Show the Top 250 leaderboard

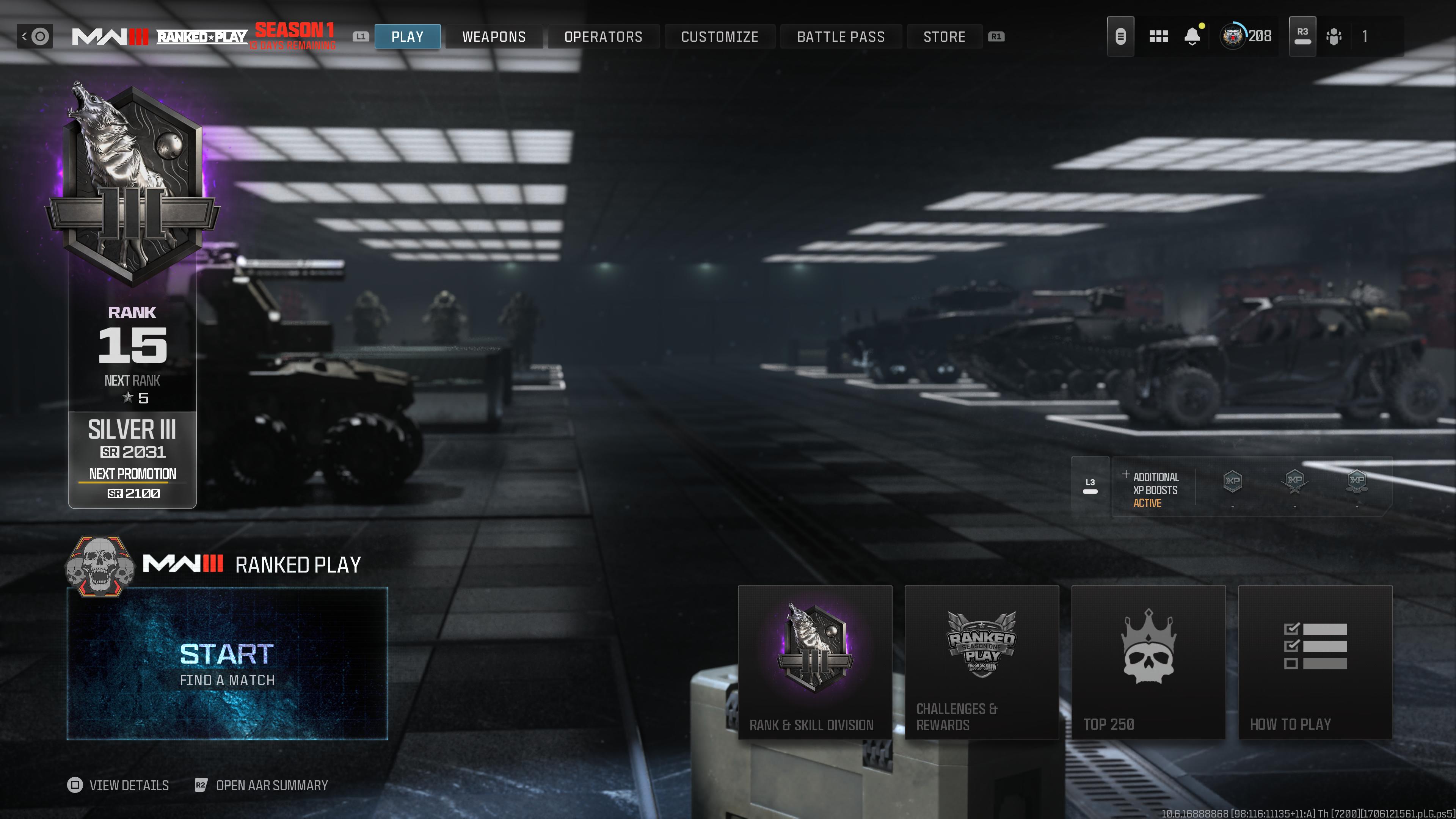pyautogui.click(x=1148, y=662)
